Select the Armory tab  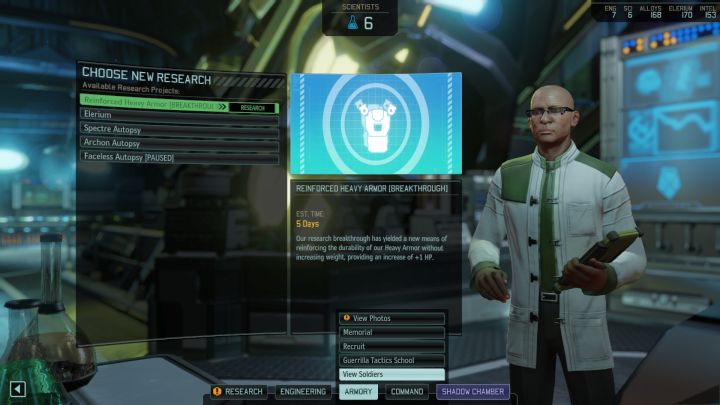[358, 392]
